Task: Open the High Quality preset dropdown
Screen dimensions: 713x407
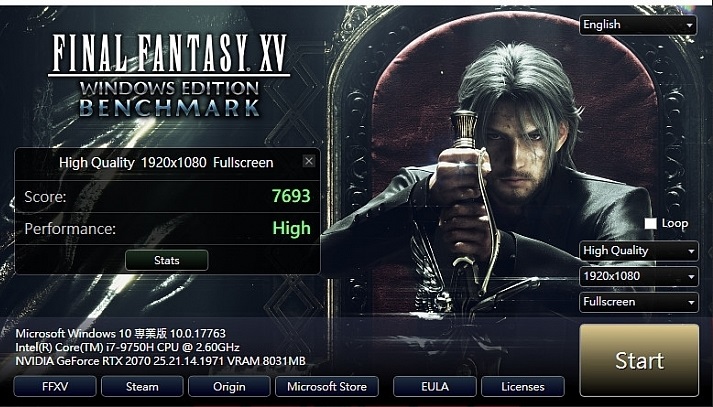Action: tap(638, 251)
